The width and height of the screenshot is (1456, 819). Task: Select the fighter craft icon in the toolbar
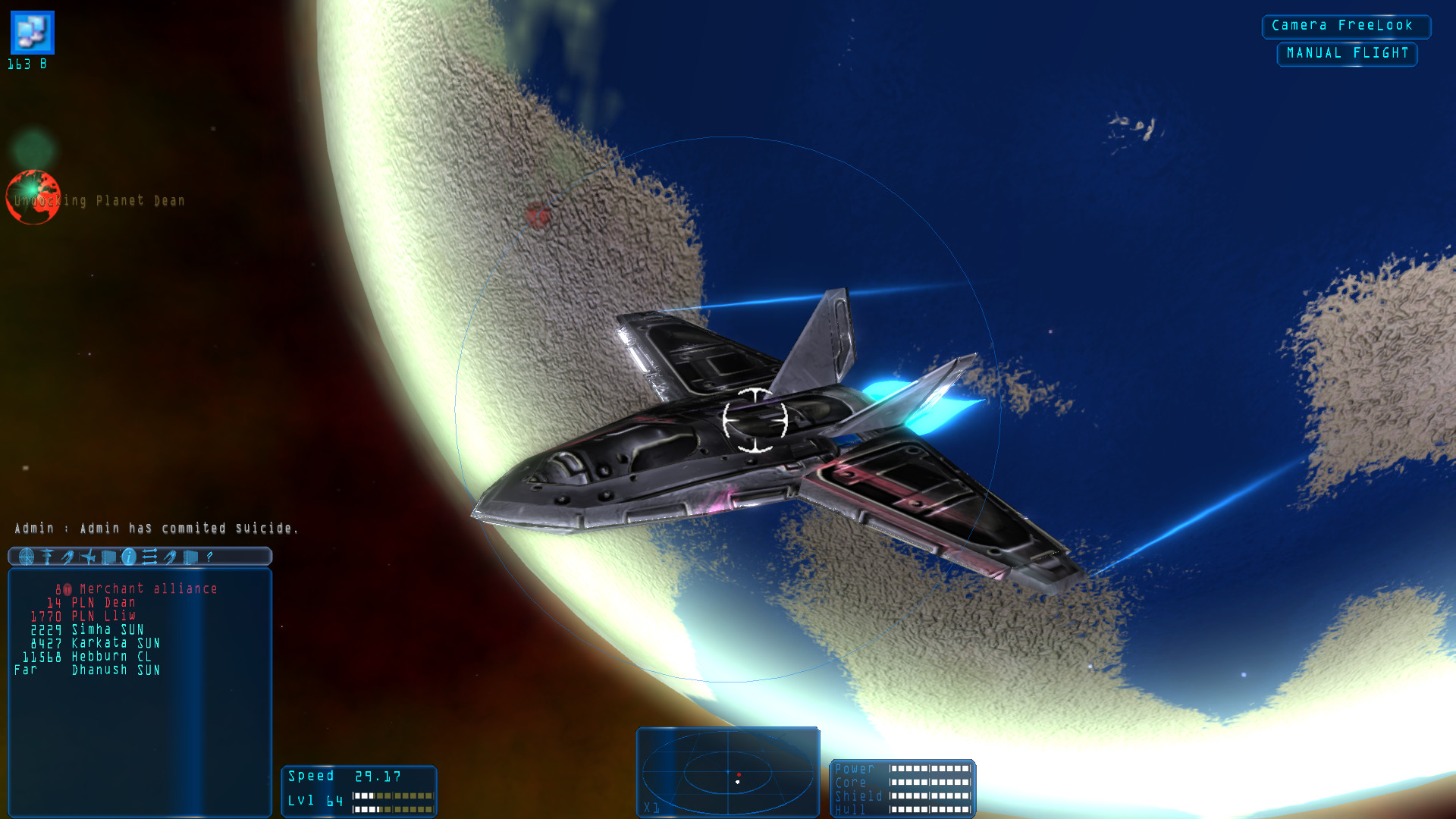(x=89, y=557)
